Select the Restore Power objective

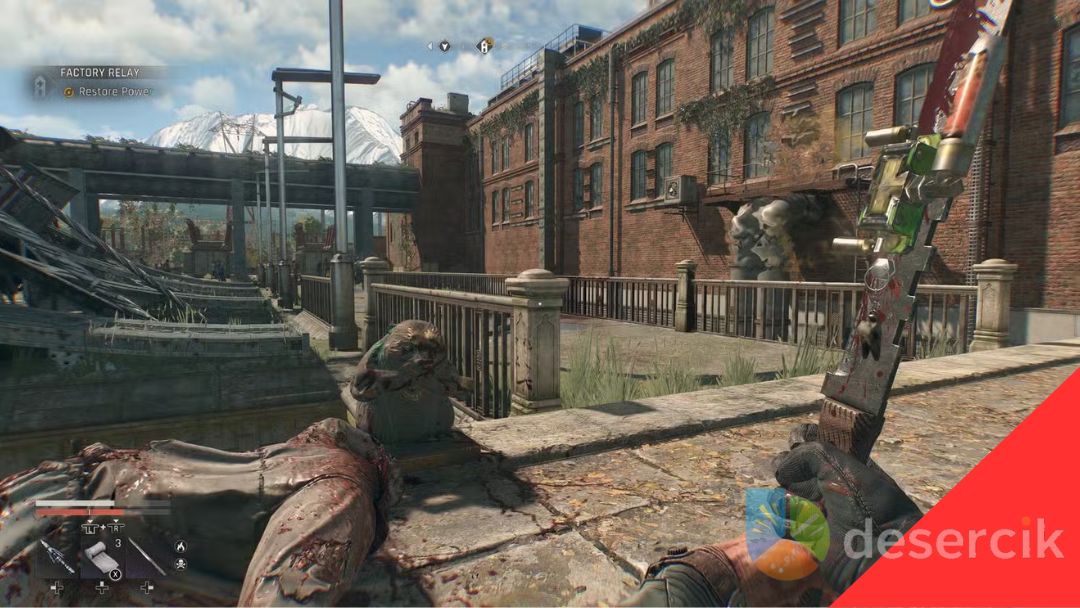click(x=110, y=92)
